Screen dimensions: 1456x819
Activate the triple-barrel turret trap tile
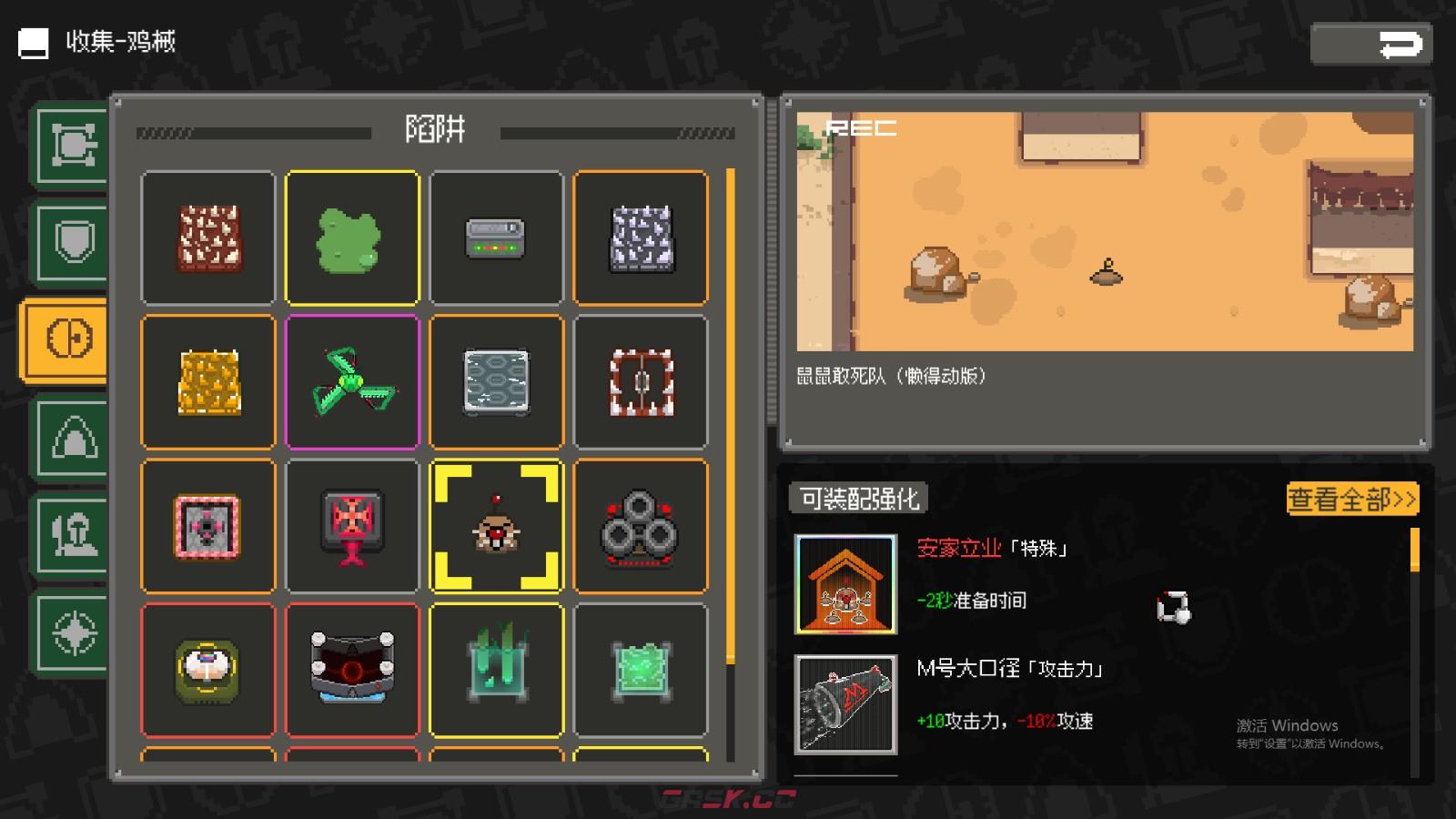point(641,526)
